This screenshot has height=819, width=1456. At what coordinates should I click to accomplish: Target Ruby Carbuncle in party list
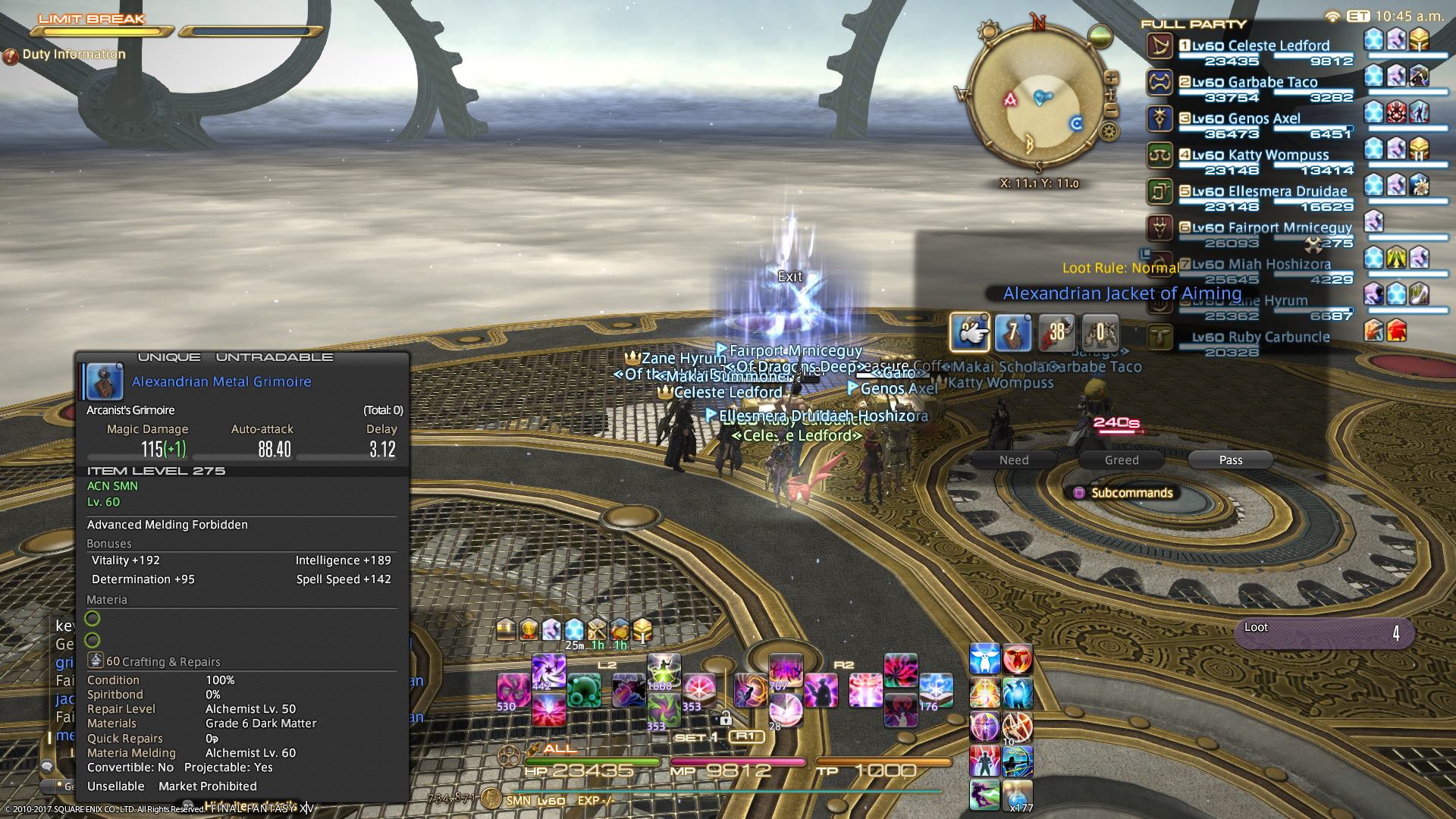pyautogui.click(x=1259, y=337)
